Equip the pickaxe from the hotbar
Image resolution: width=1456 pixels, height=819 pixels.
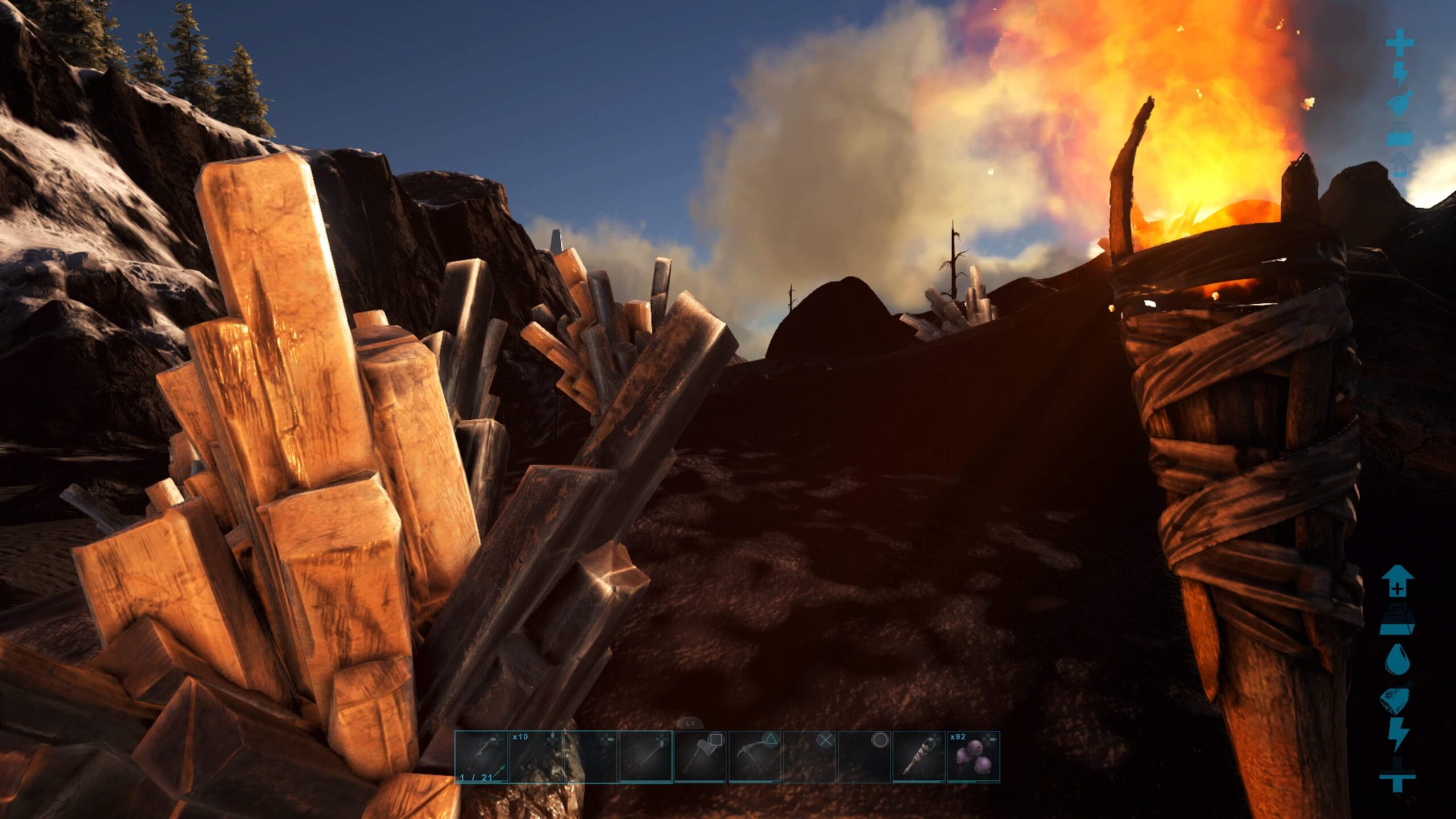tap(754, 757)
